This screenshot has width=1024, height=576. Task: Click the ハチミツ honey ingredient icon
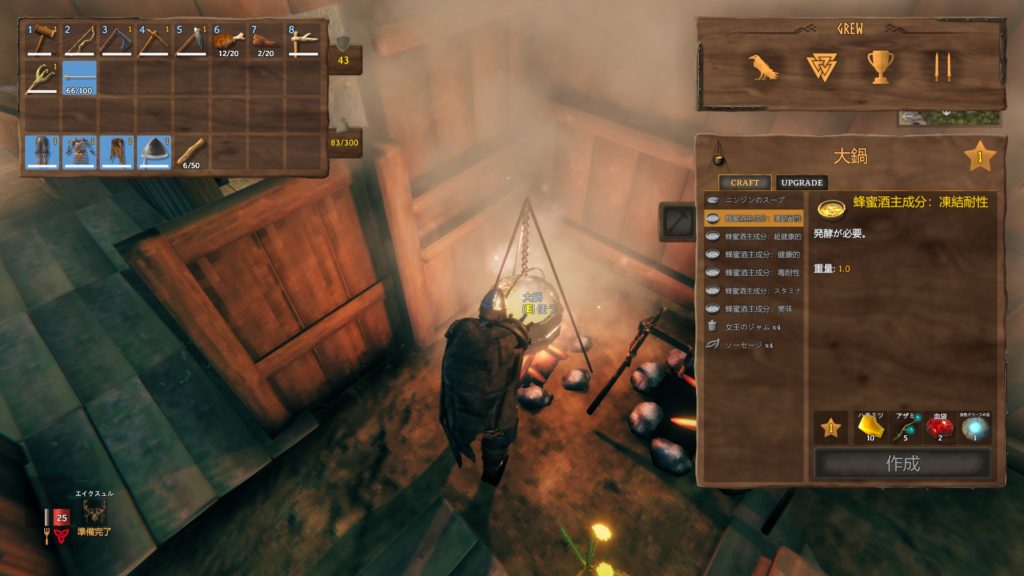(x=870, y=428)
